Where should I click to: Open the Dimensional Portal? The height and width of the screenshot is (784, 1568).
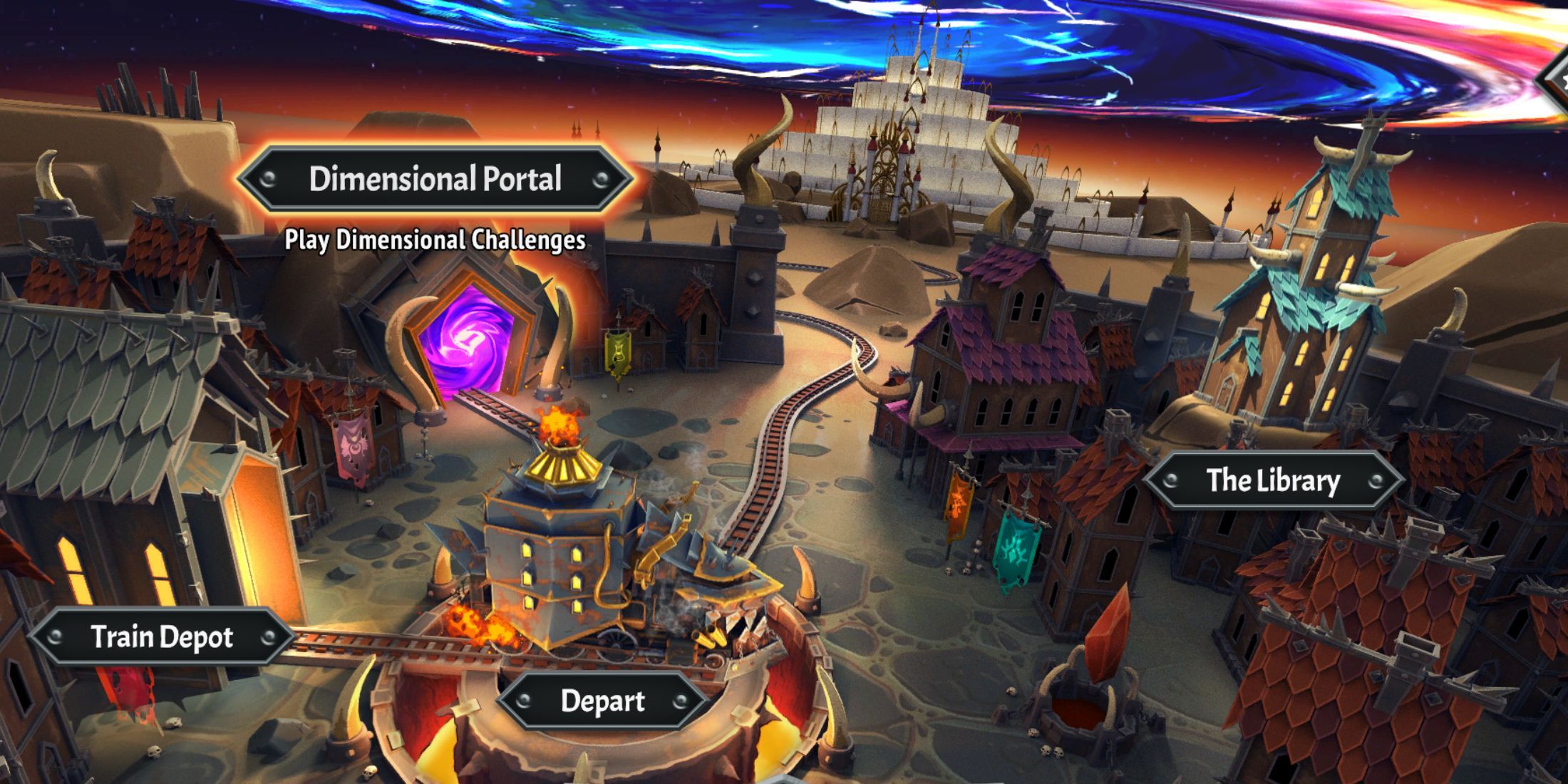[435, 179]
